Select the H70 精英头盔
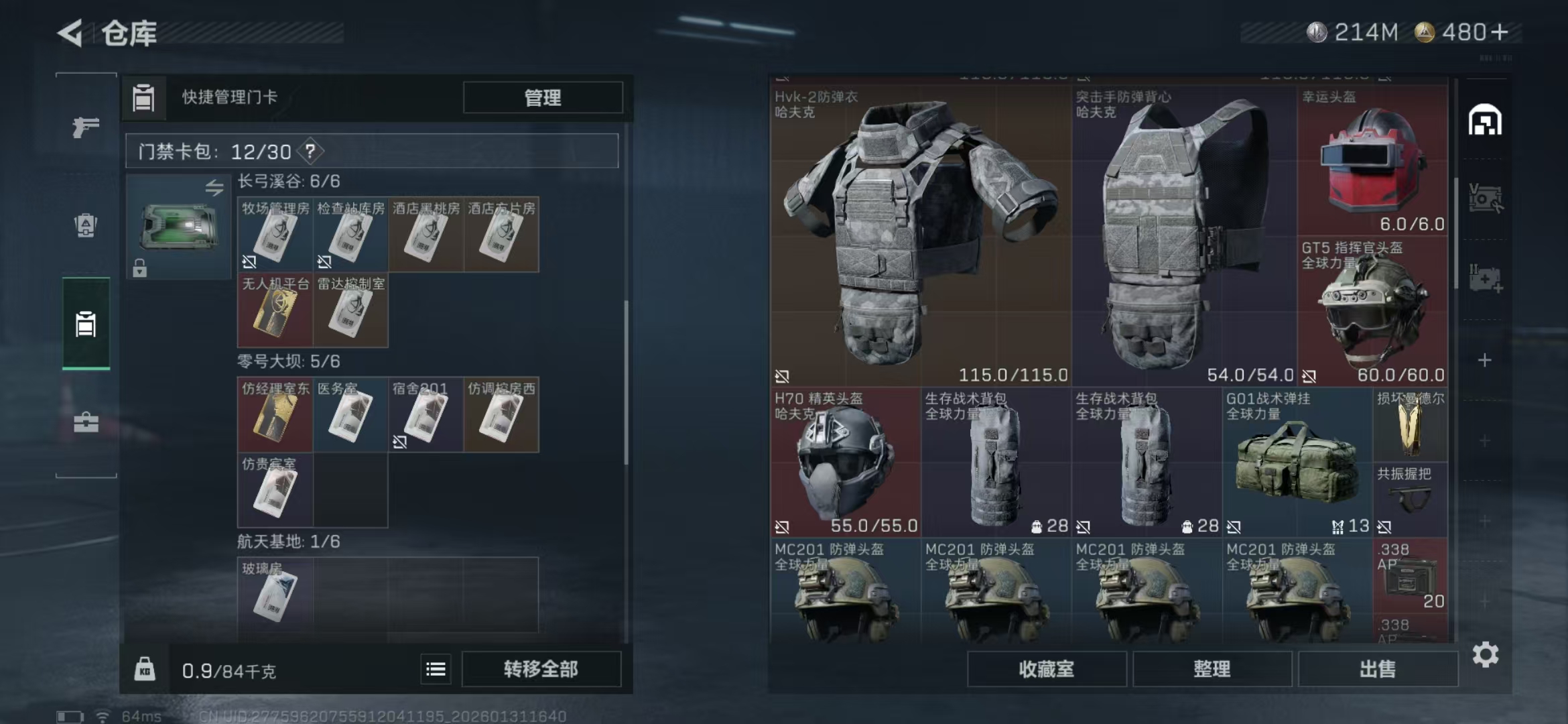 pos(845,463)
